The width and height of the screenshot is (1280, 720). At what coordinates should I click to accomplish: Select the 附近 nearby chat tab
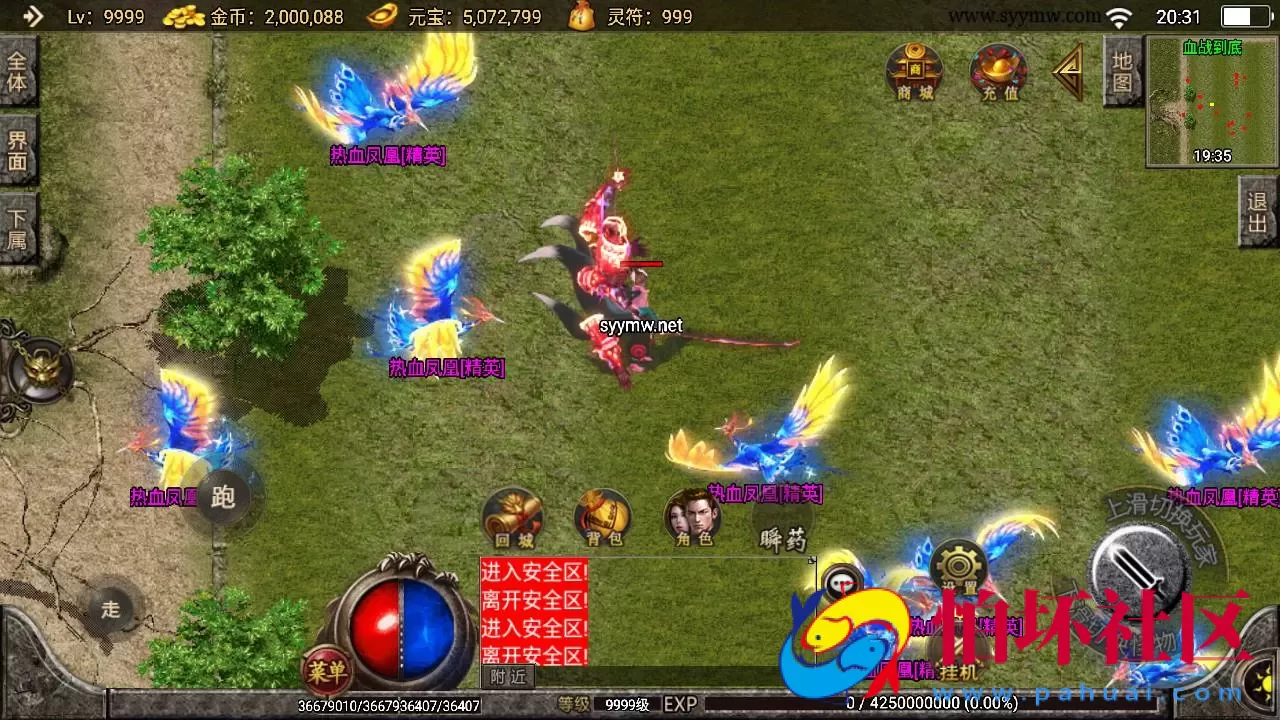coord(507,676)
